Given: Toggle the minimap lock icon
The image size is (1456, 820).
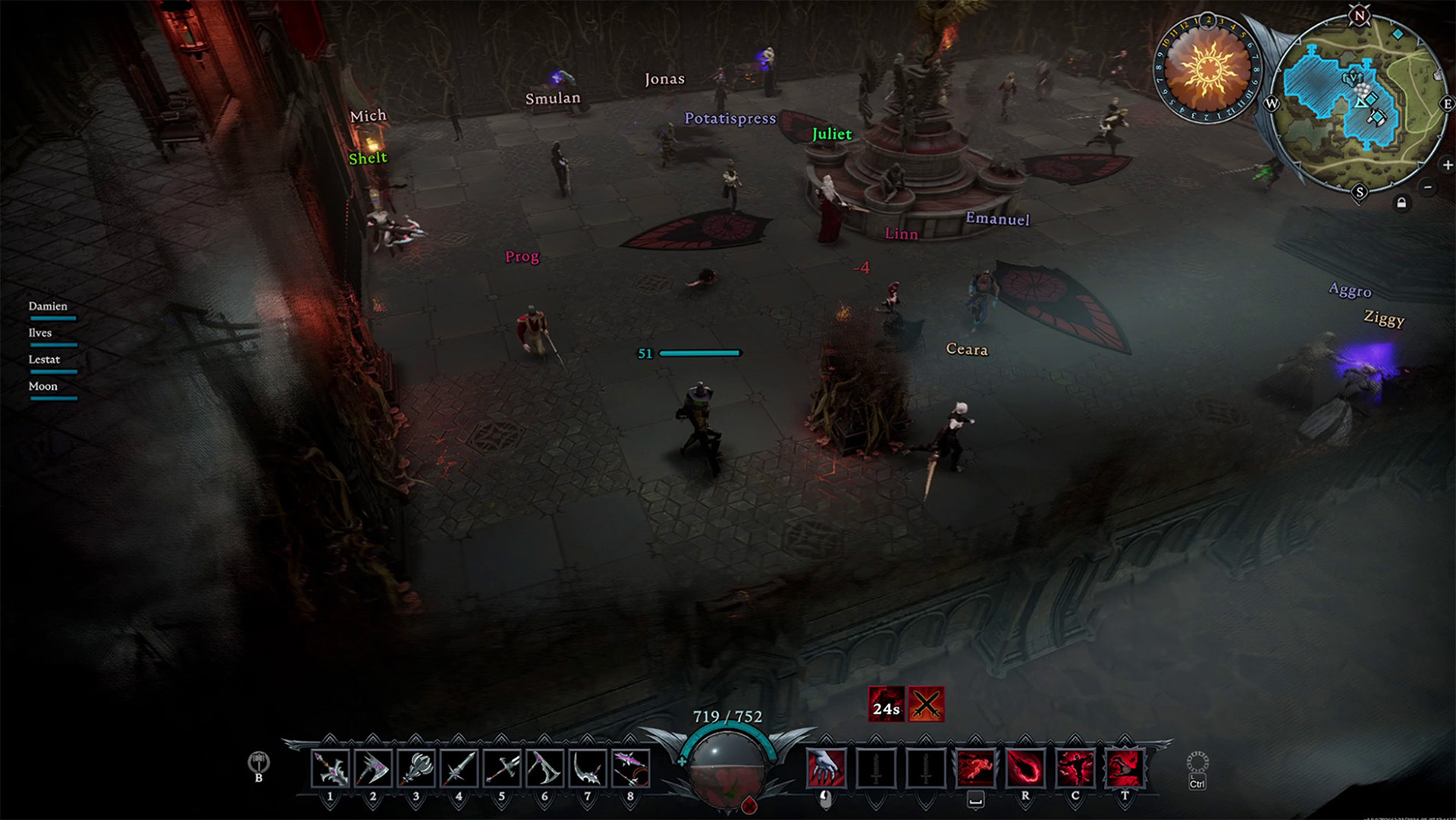Looking at the screenshot, I should [x=1401, y=203].
